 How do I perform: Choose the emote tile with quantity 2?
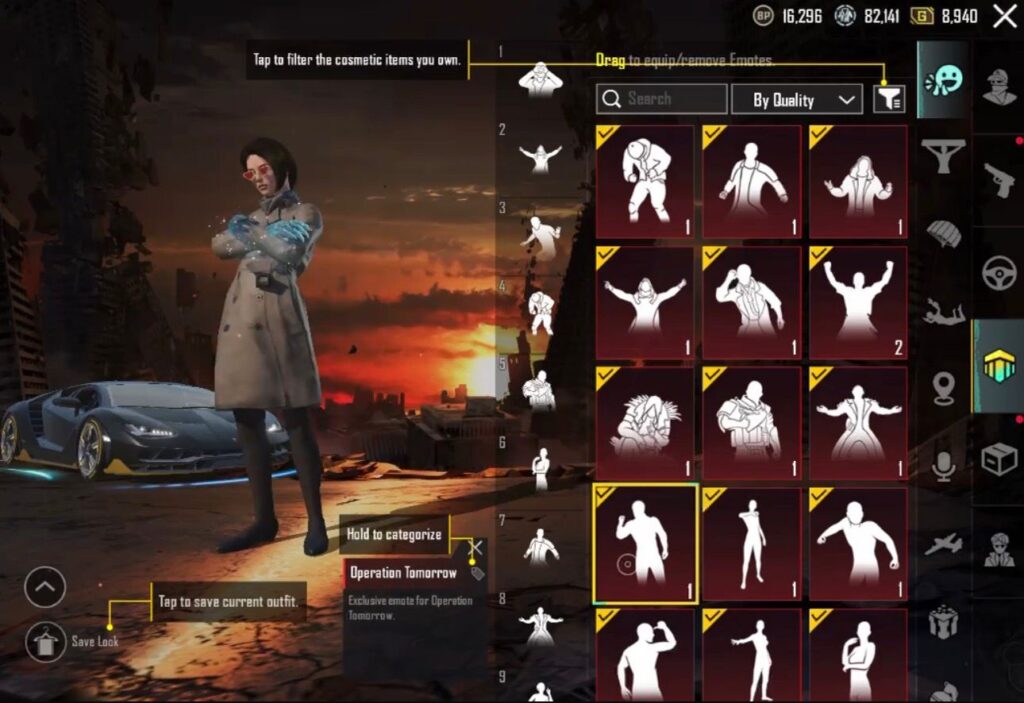[x=858, y=303]
